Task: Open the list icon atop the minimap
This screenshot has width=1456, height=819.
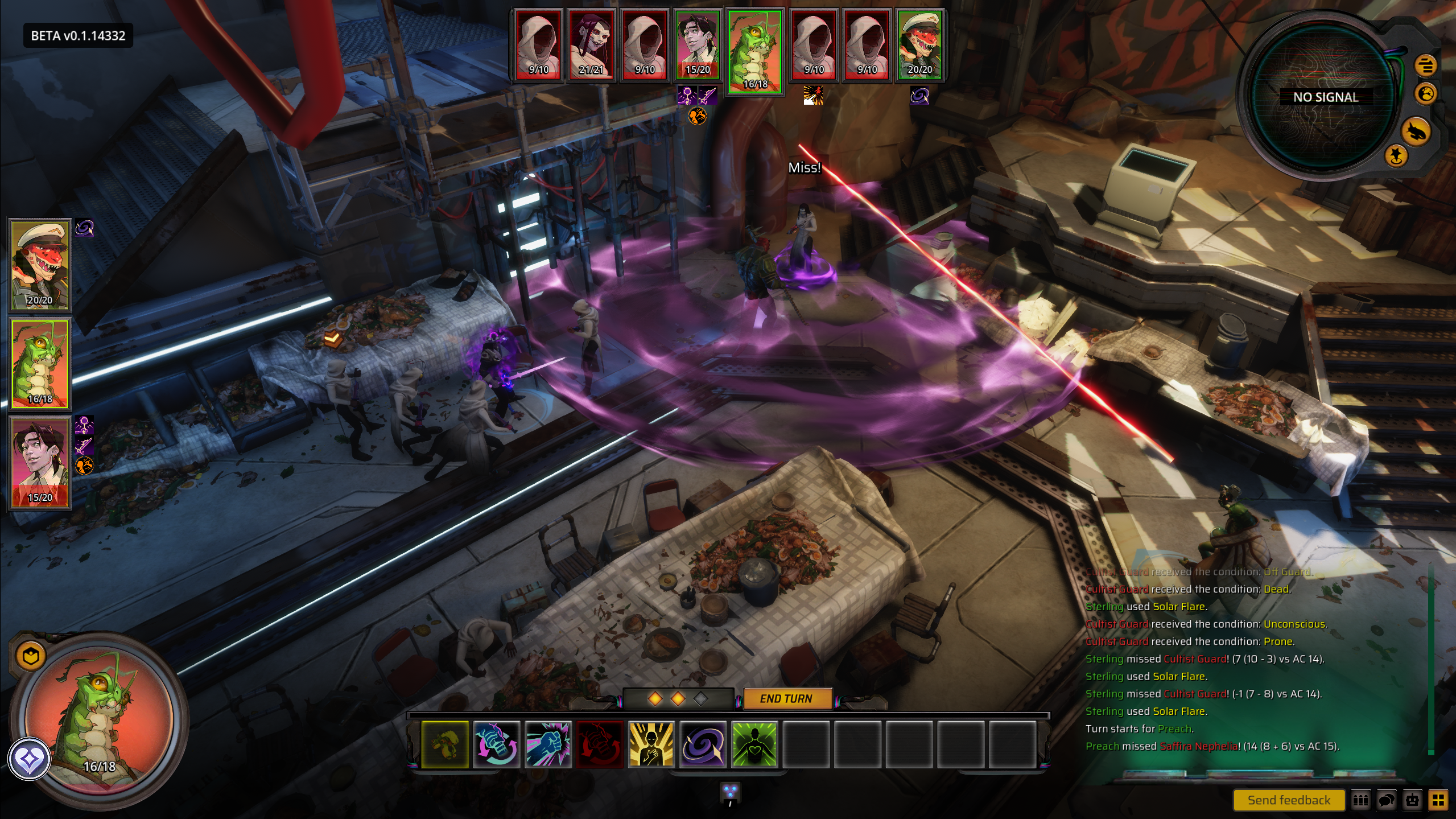Action: [1425, 65]
